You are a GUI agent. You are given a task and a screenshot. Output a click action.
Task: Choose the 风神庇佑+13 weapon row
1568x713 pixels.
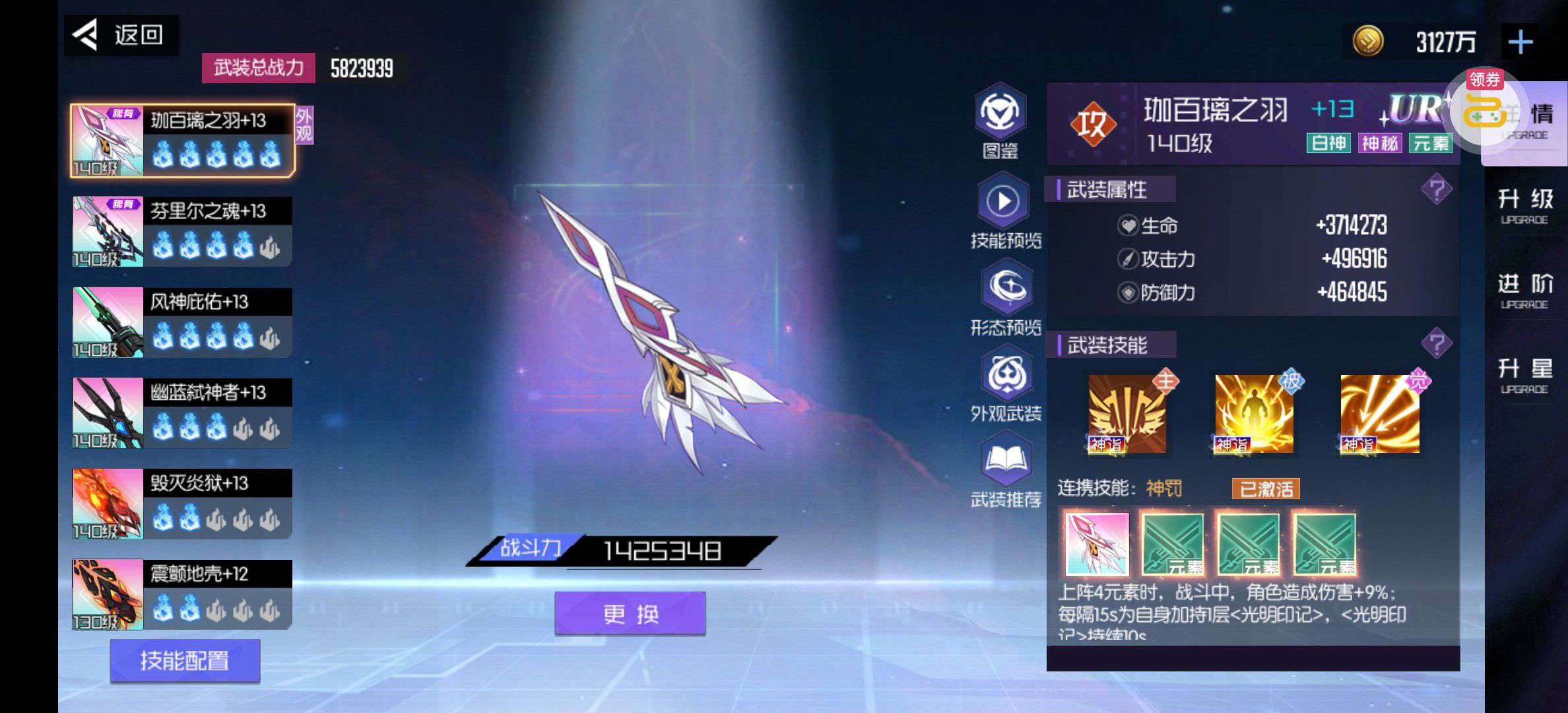(181, 322)
